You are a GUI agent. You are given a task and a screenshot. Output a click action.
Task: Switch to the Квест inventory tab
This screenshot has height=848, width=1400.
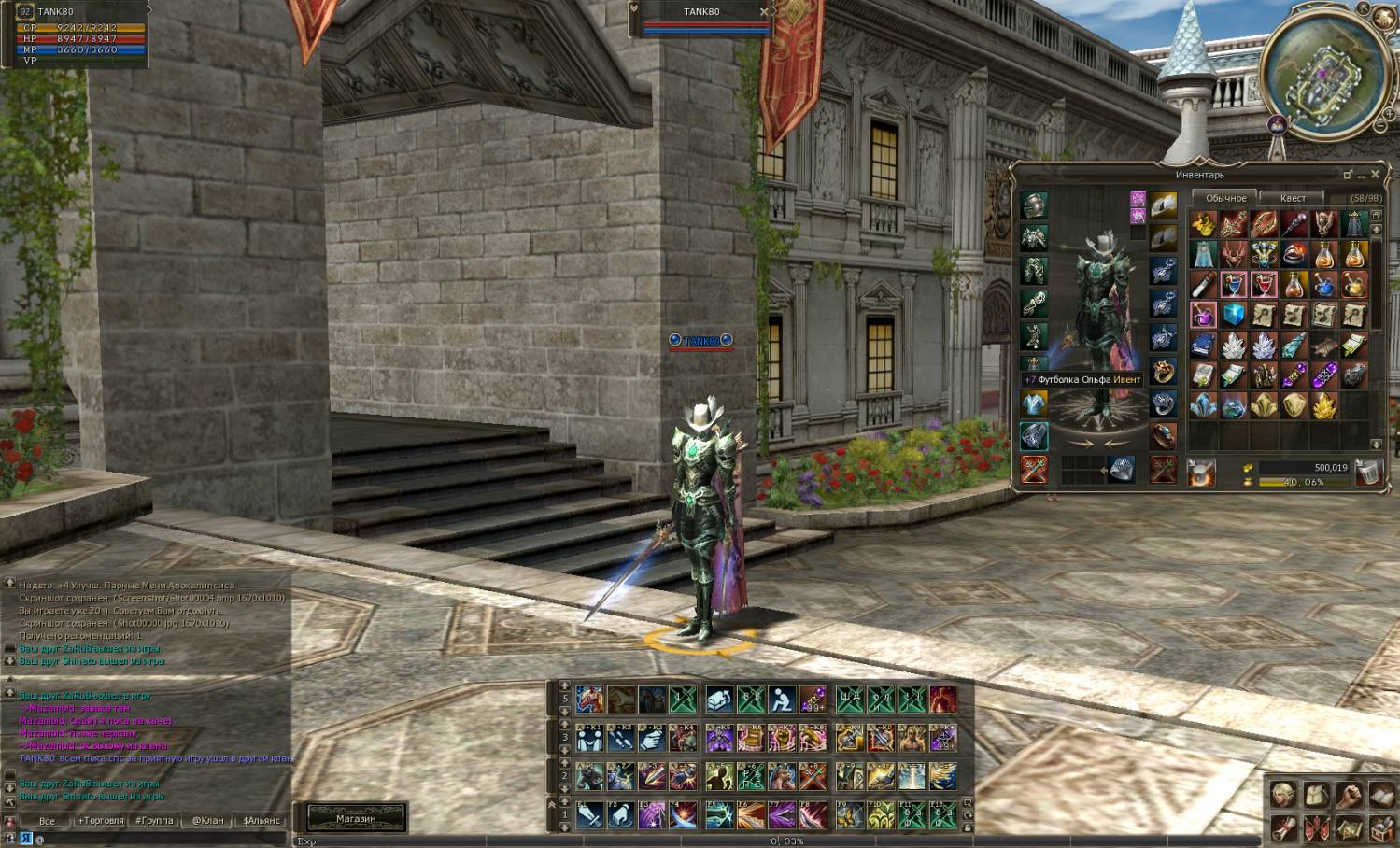point(1293,198)
